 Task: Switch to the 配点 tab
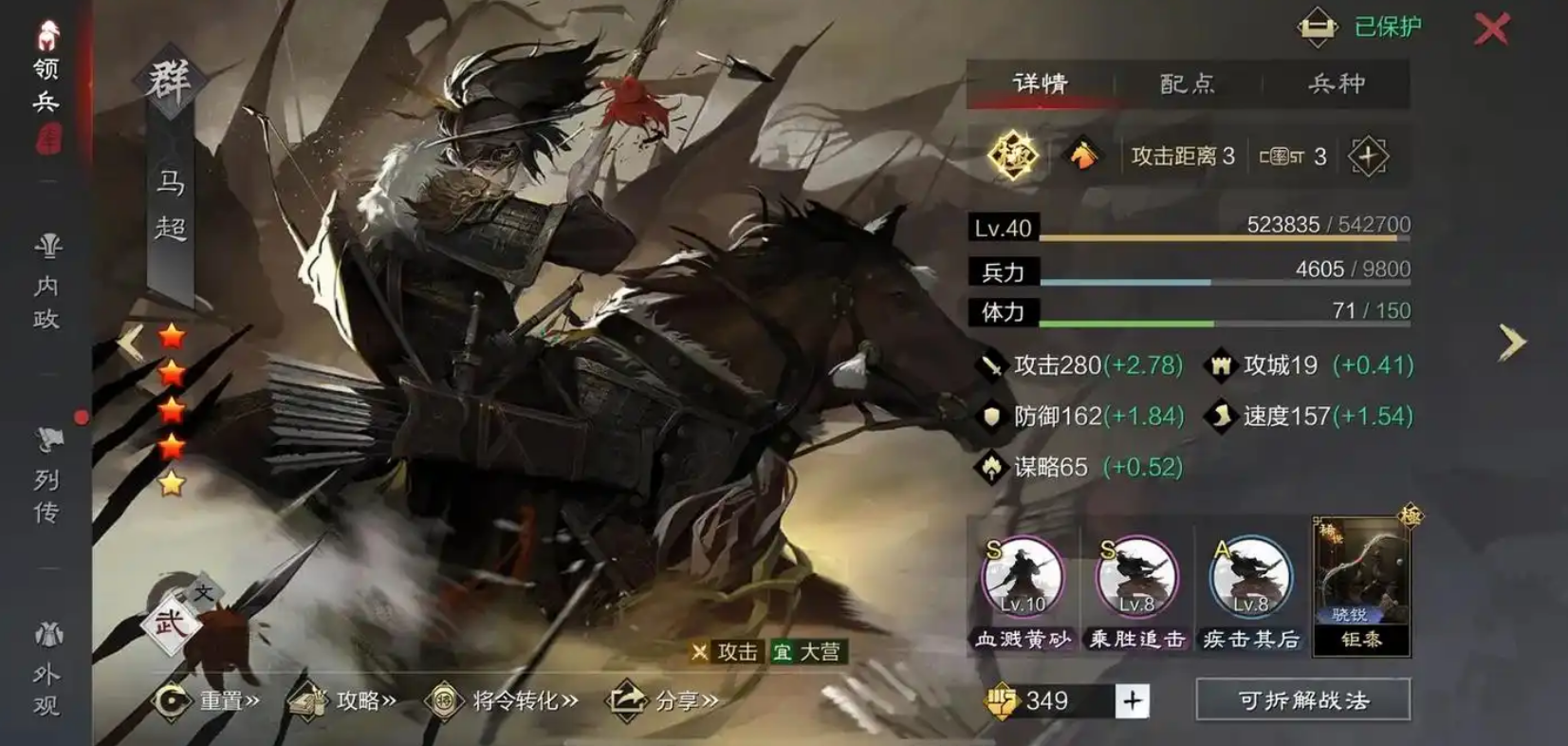click(x=1190, y=84)
